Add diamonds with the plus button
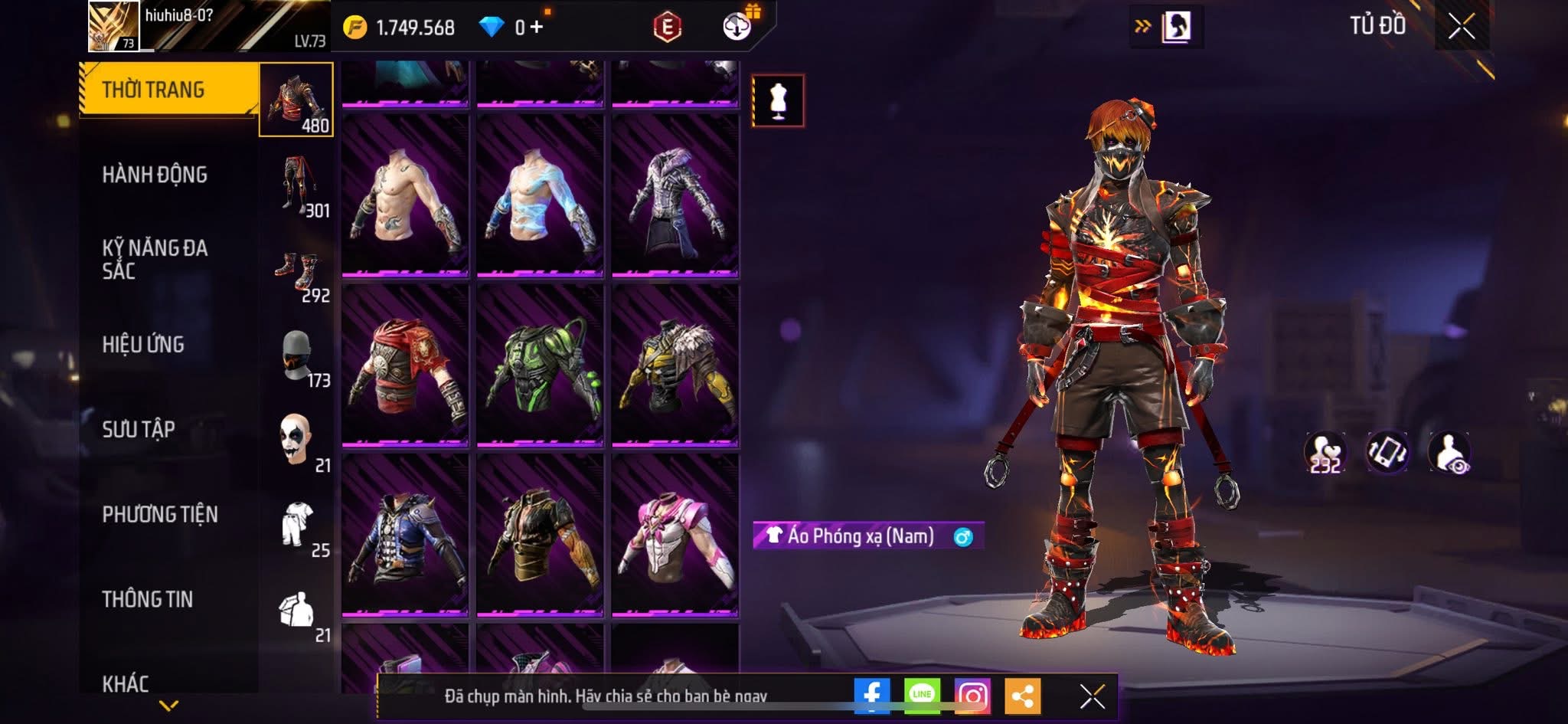This screenshot has height=724, width=1568. click(x=536, y=28)
